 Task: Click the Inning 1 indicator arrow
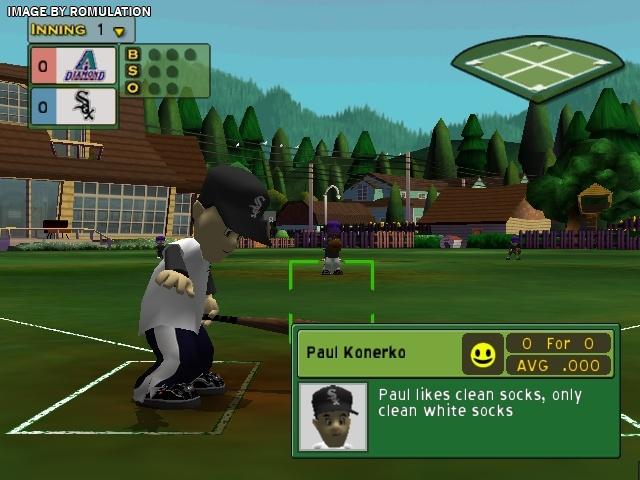coord(119,31)
